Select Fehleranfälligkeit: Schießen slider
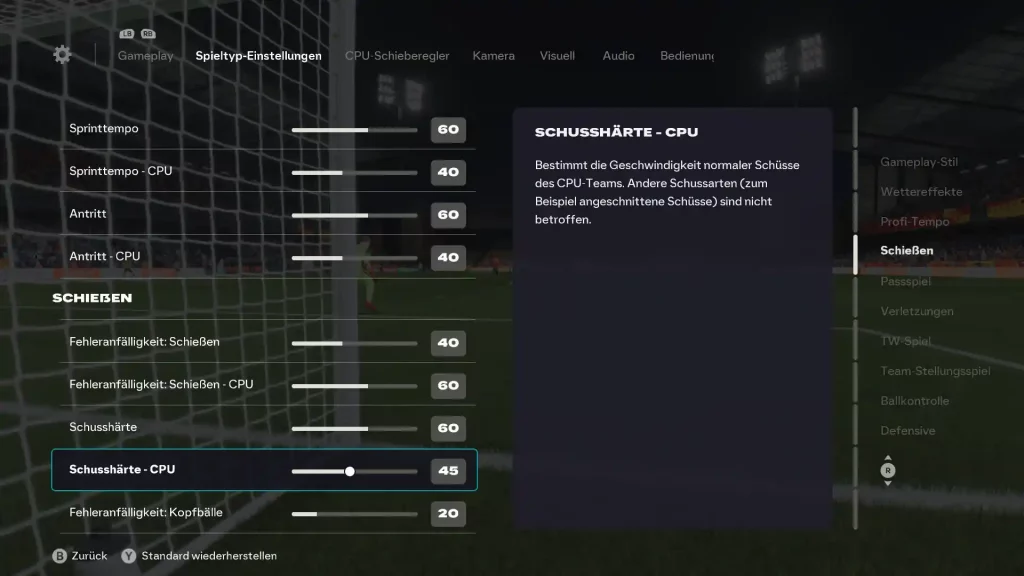This screenshot has height=576, width=1024. 354,343
